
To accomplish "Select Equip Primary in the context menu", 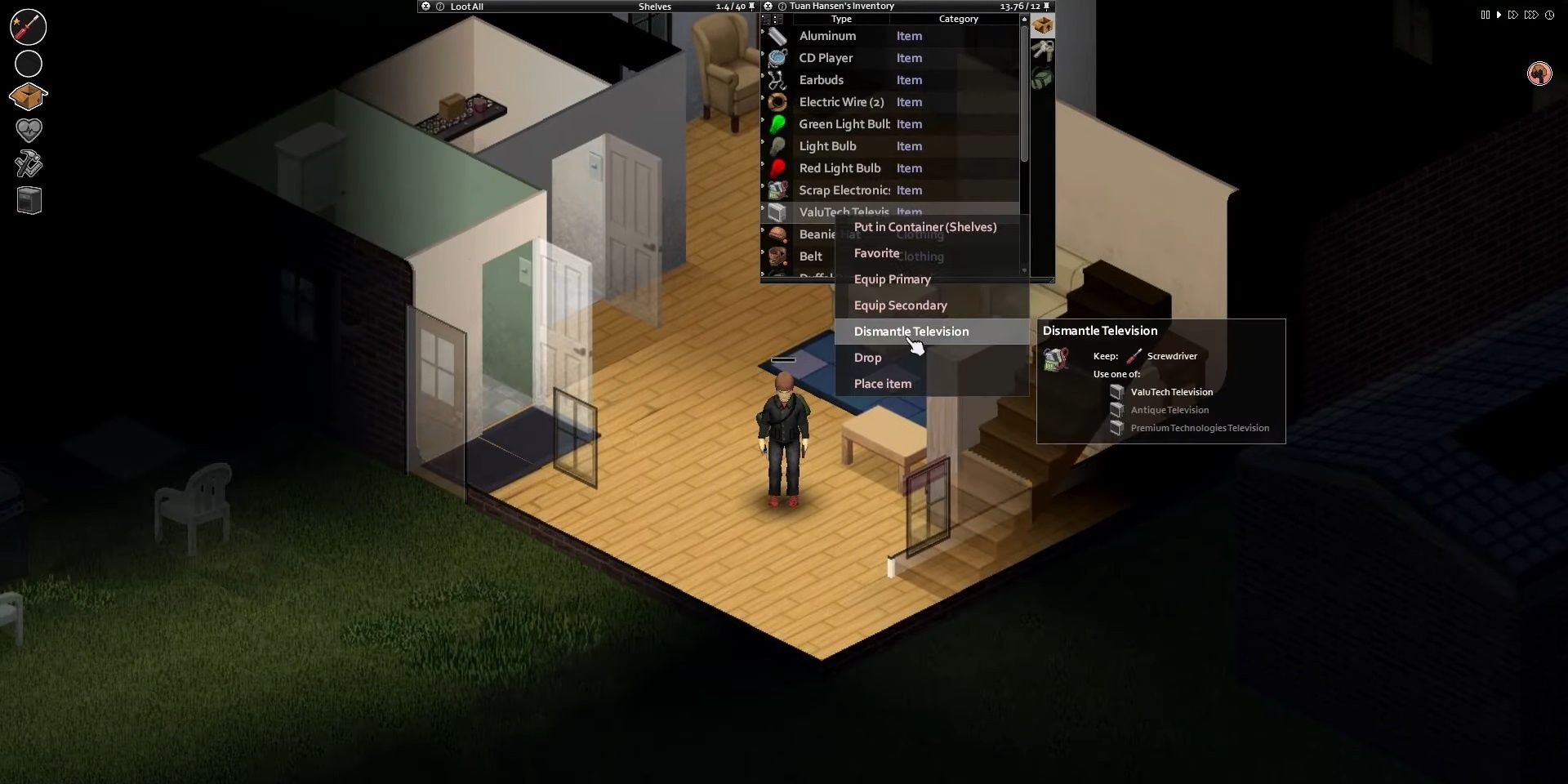I will tap(893, 279).
